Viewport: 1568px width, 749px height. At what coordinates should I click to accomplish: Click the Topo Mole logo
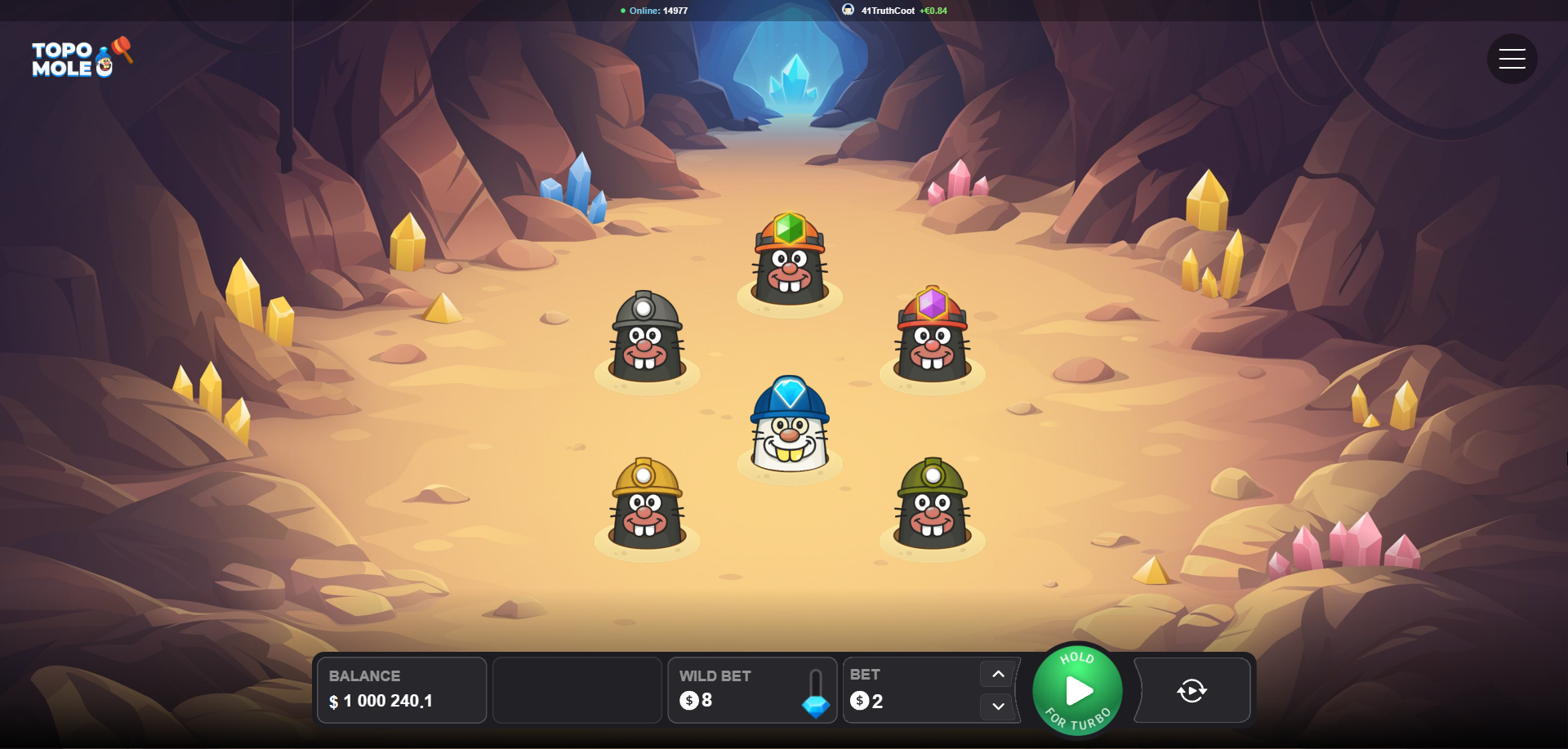tap(80, 58)
